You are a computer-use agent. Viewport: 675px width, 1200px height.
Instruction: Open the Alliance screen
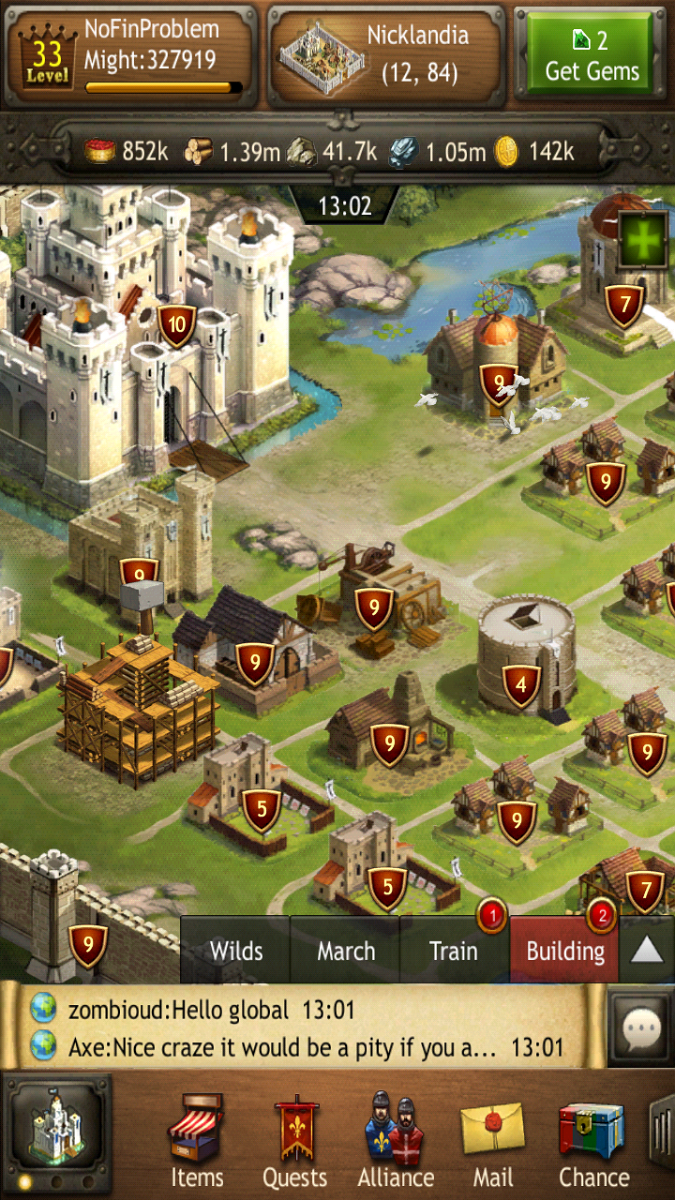click(x=397, y=1139)
